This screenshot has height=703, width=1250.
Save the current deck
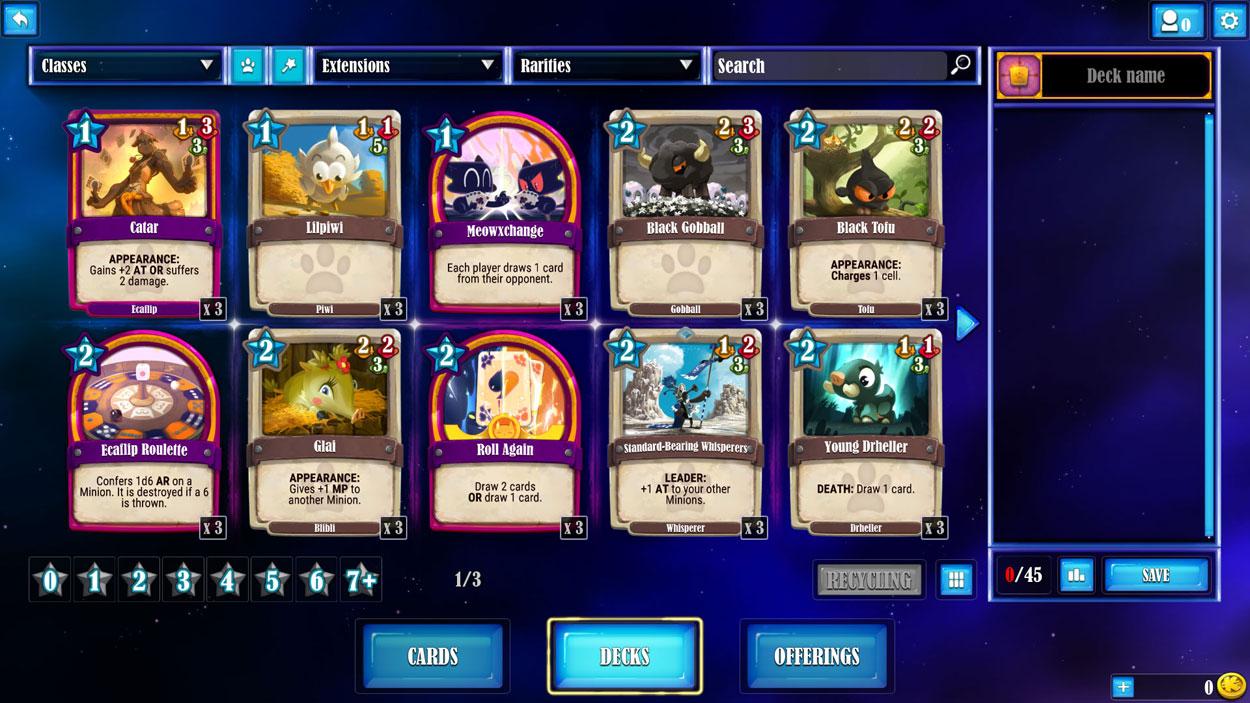(1155, 576)
